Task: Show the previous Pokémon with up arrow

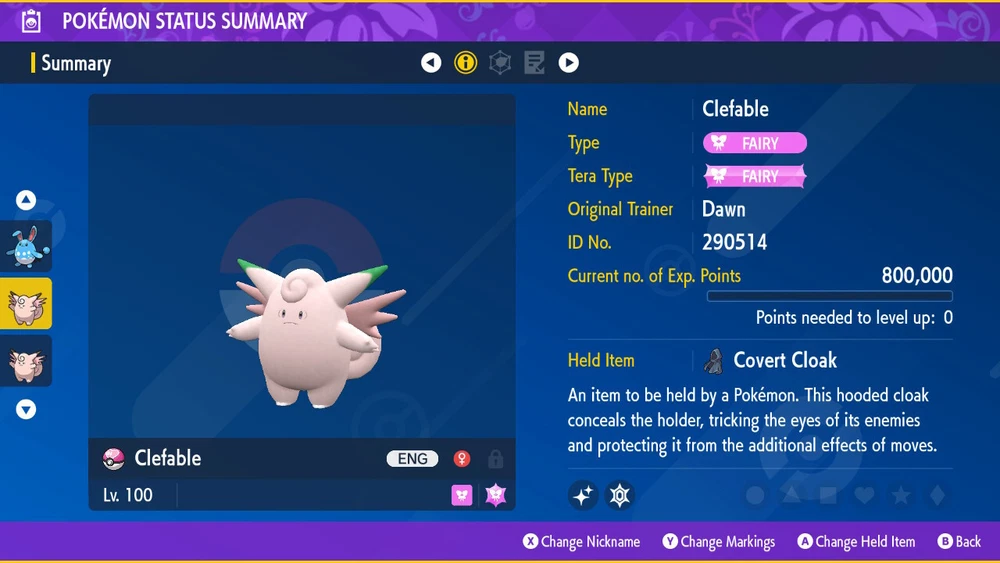Action: [26, 201]
